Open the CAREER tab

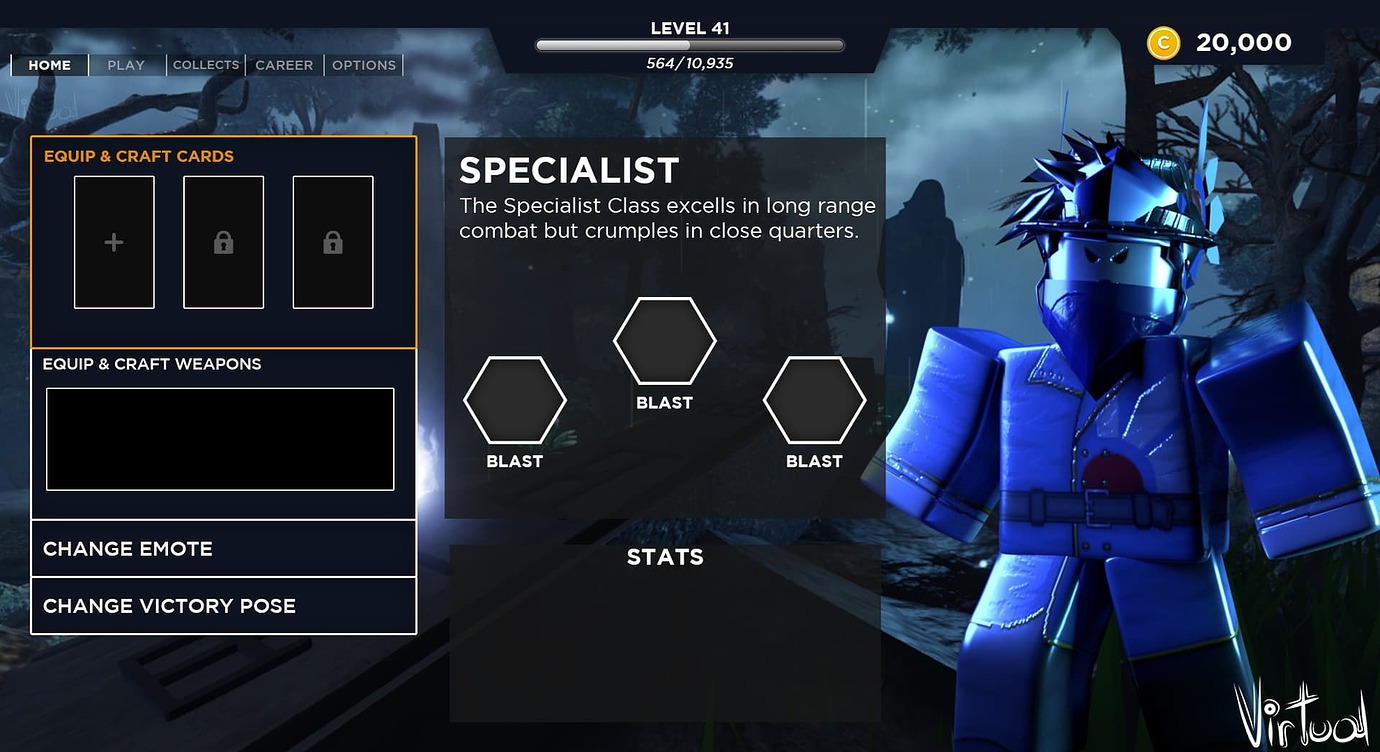284,65
